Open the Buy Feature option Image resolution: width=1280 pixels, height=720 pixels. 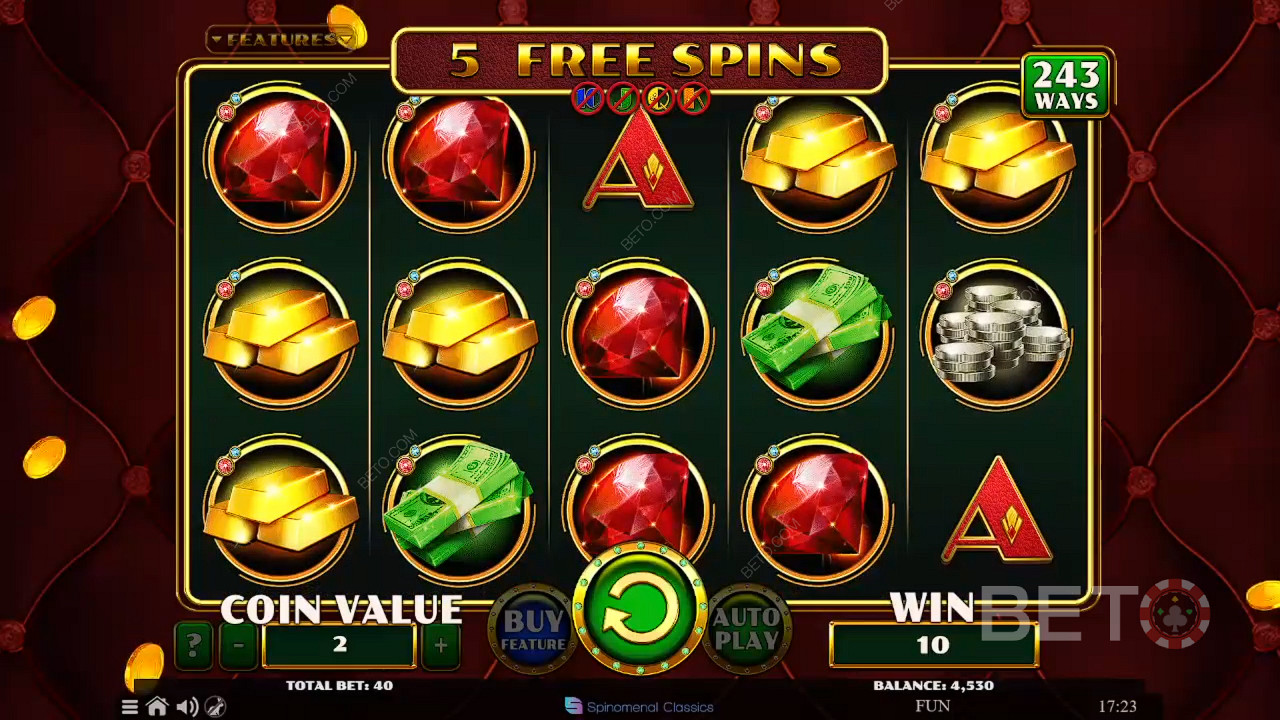pyautogui.click(x=533, y=630)
